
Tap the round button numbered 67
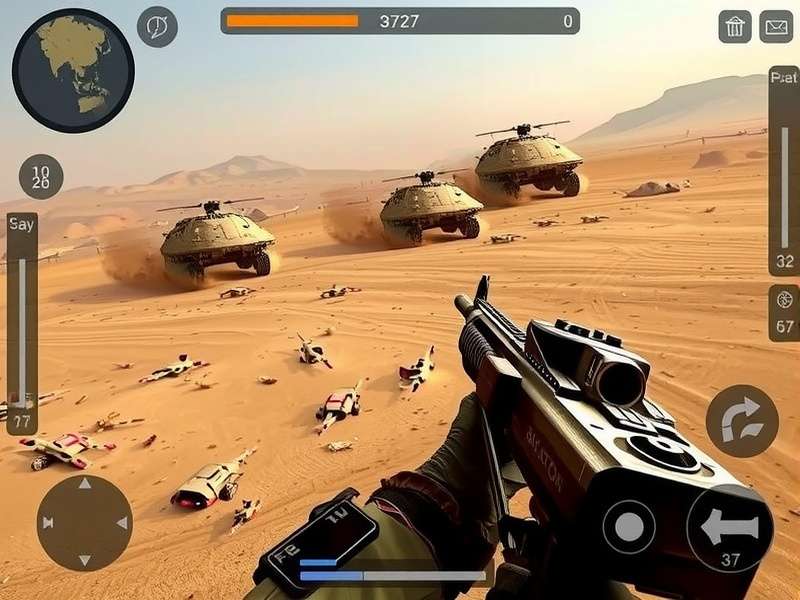tap(784, 313)
